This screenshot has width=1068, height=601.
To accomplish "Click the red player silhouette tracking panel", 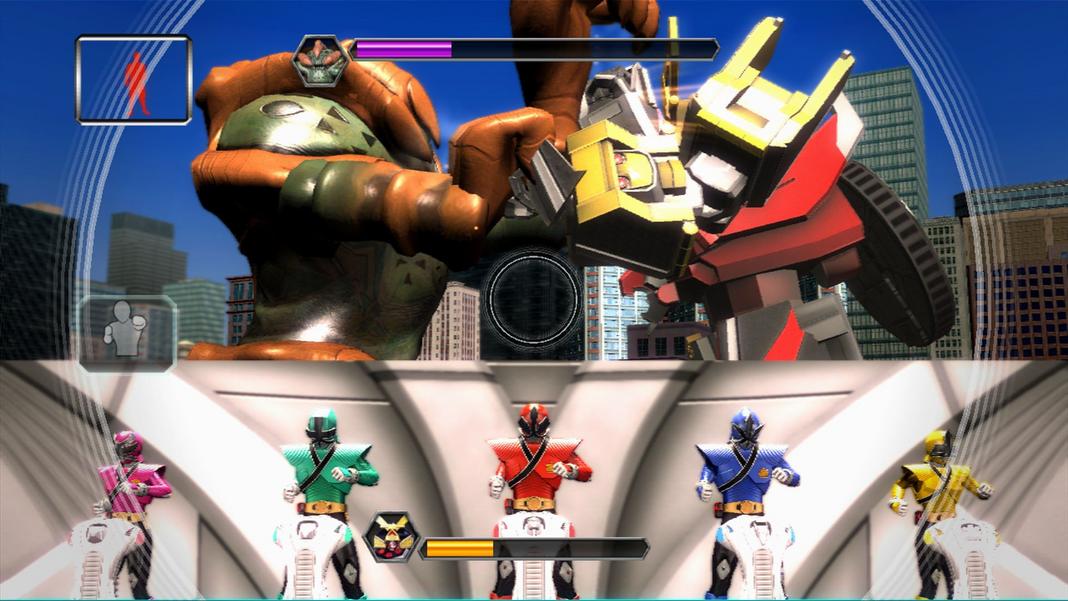I will pyautogui.click(x=133, y=80).
